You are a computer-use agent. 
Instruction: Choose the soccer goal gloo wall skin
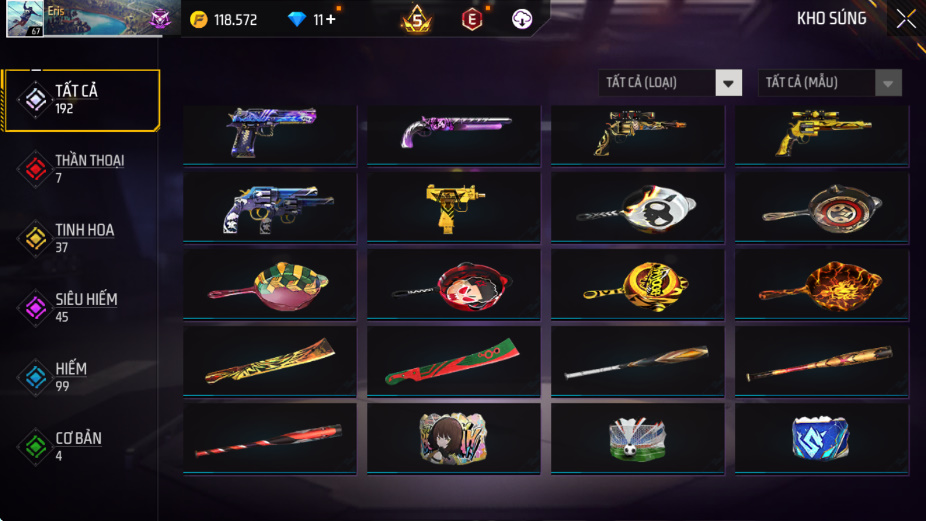637,438
